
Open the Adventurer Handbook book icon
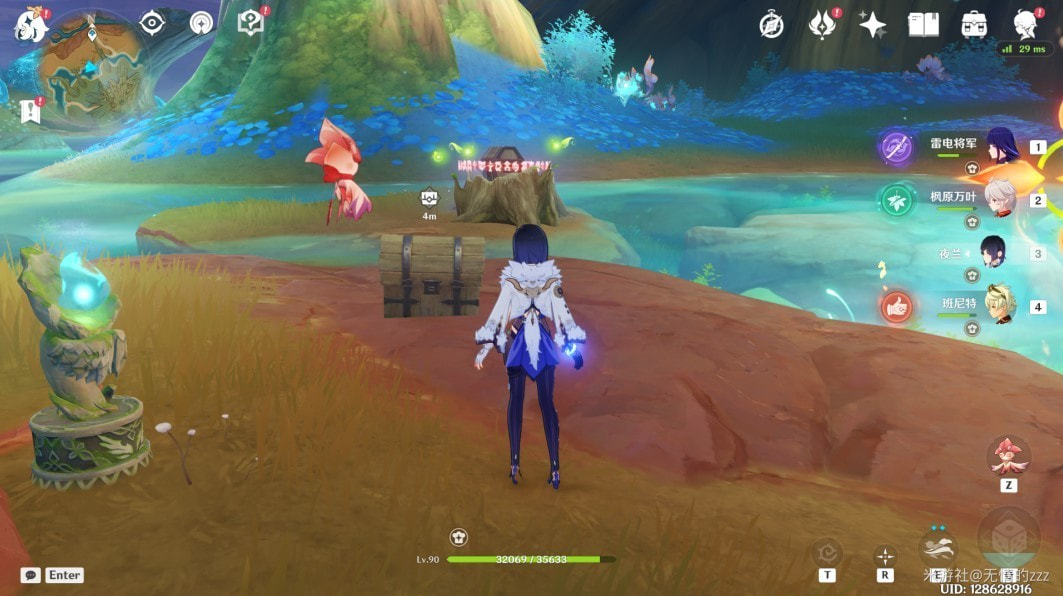923,25
